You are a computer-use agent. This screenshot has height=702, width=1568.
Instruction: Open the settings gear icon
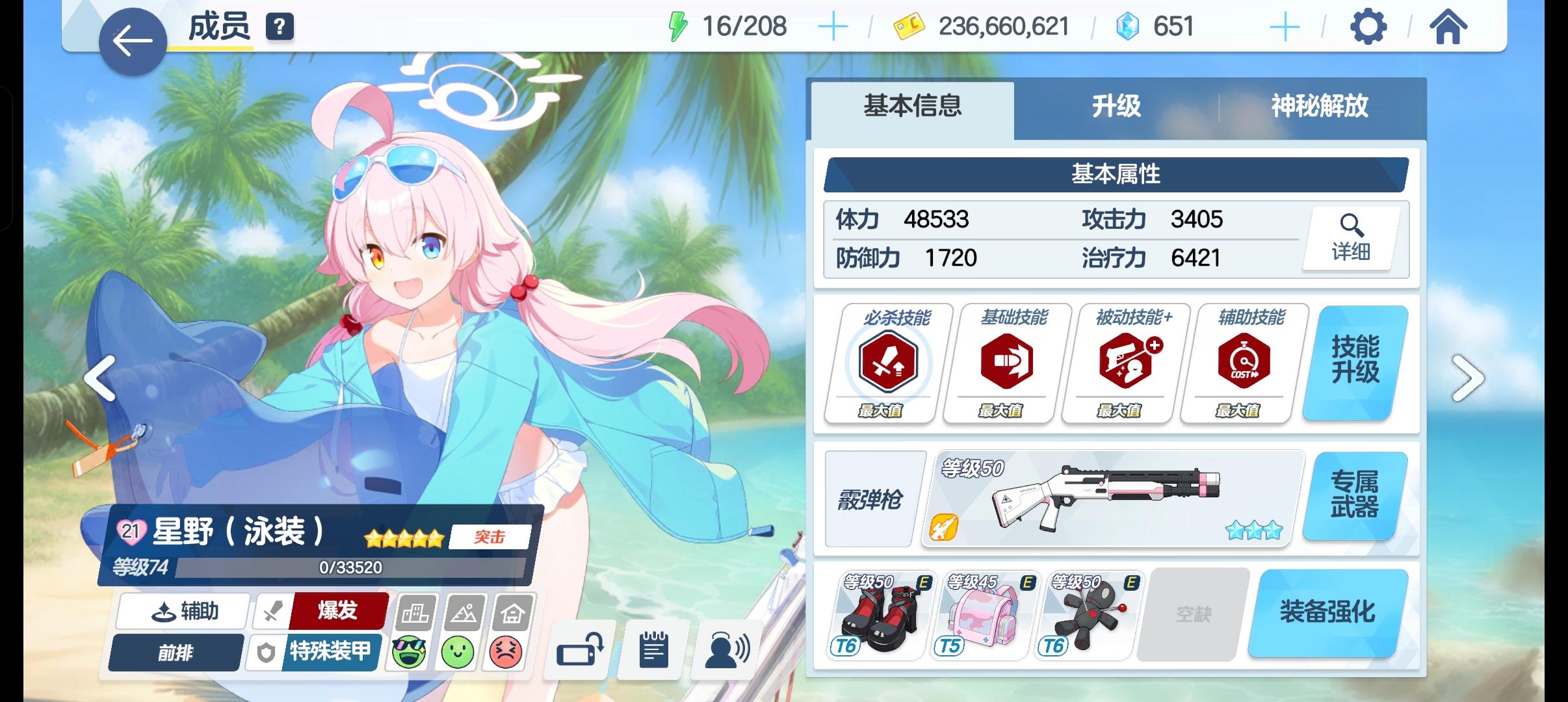[1370, 26]
